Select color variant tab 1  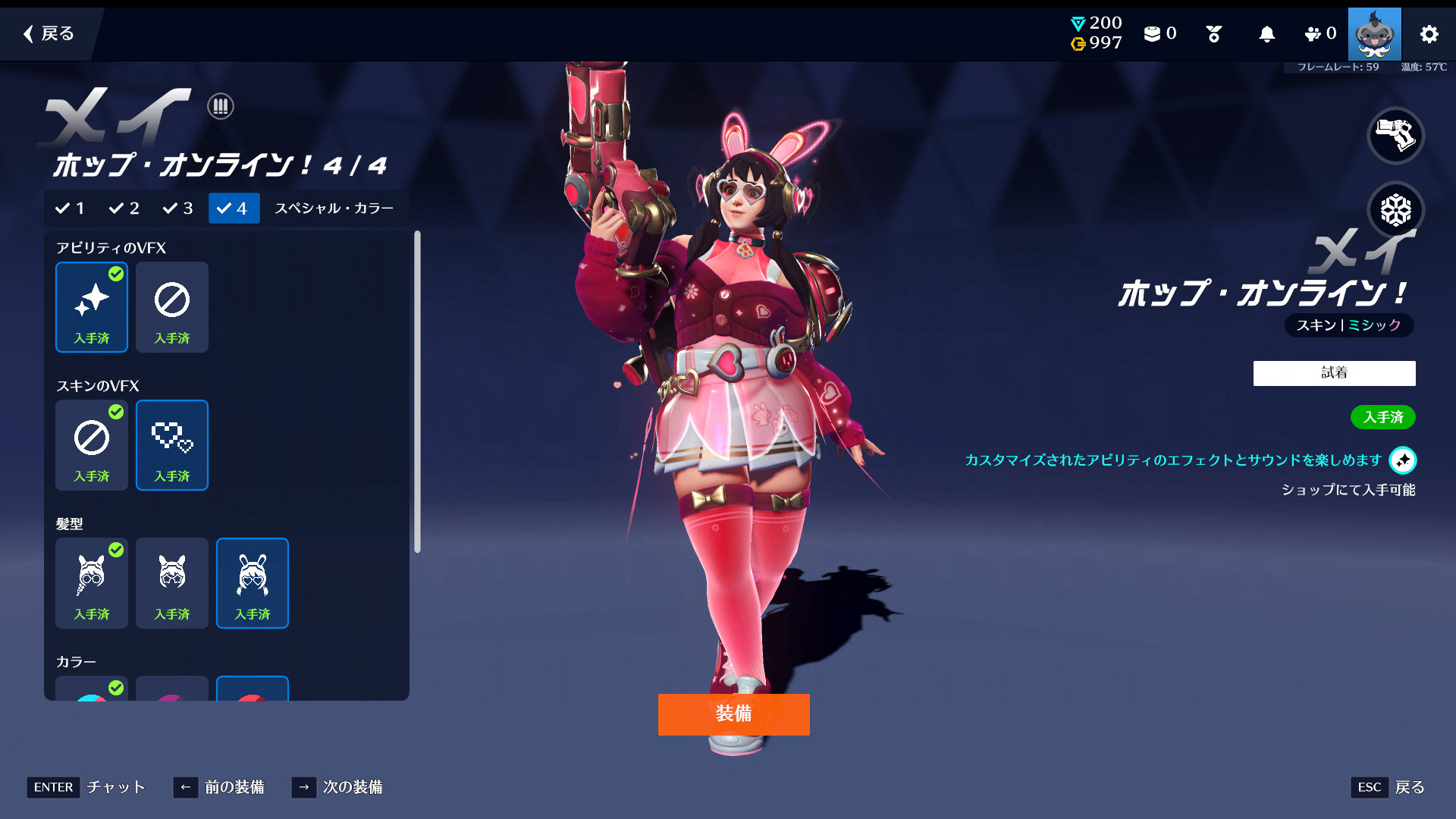click(x=70, y=209)
